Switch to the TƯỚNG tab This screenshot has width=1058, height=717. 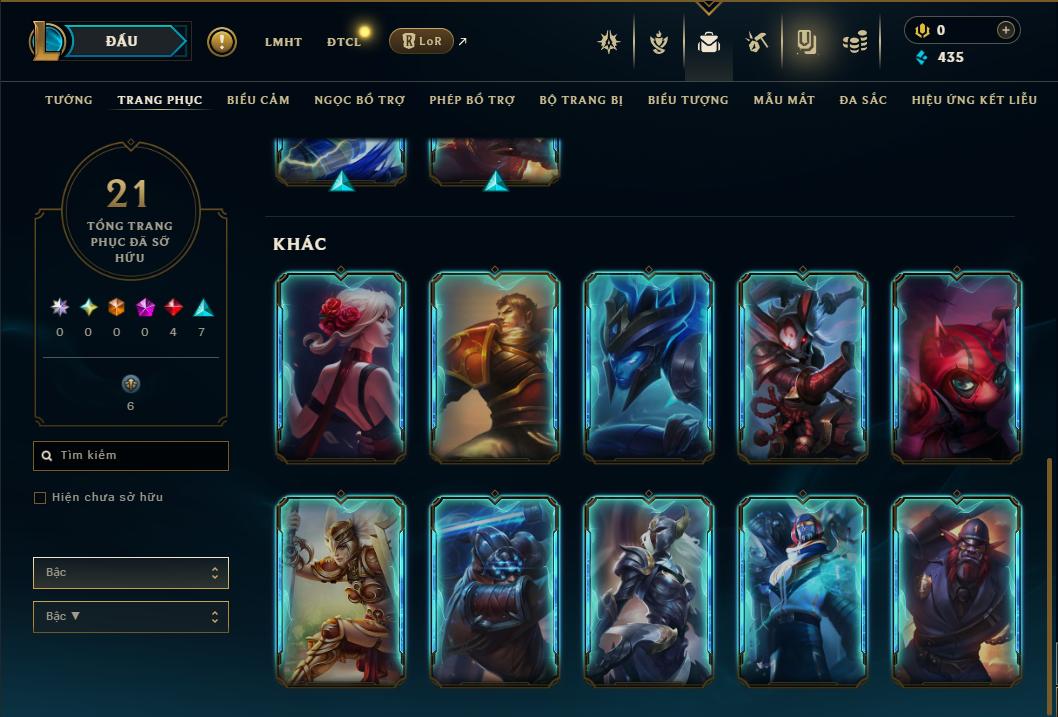68,100
